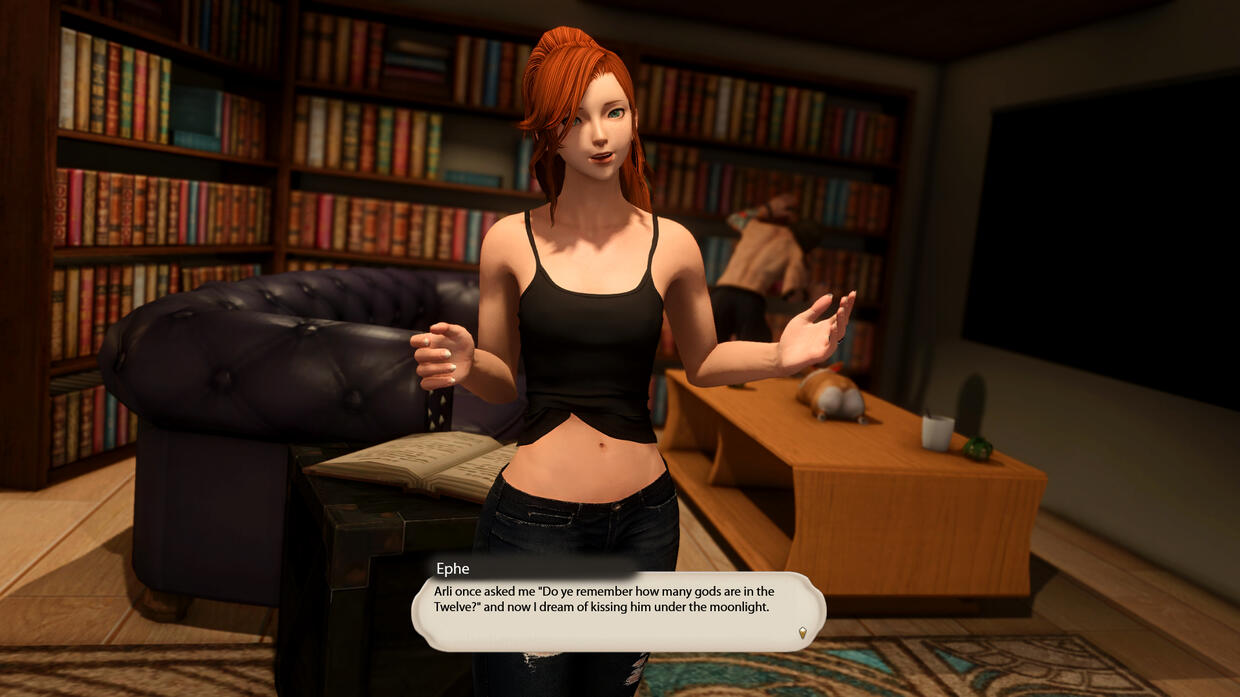Click the dialogue advance arrow in Ephe's text box
The image size is (1240, 697).
[802, 632]
